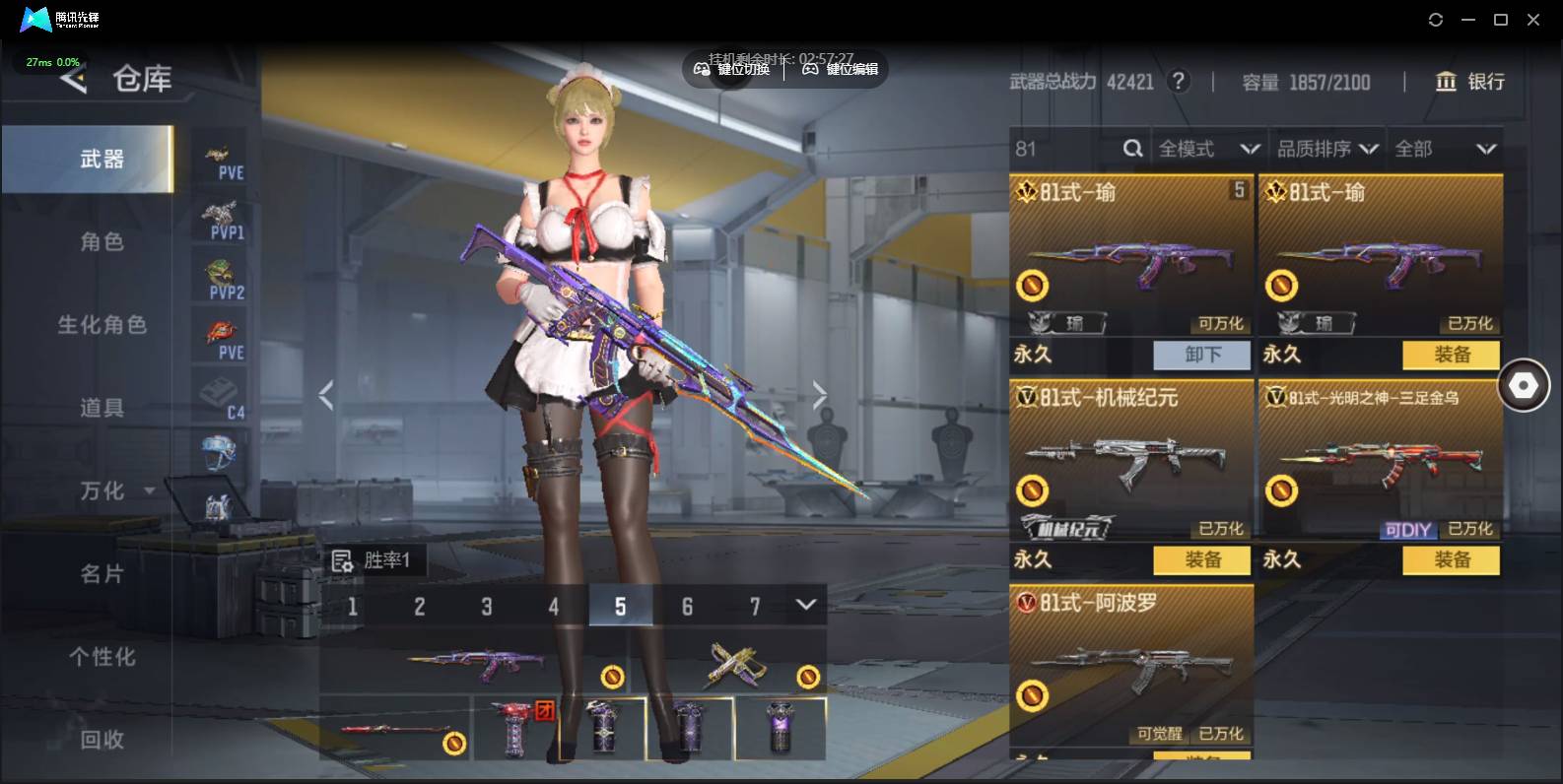This screenshot has height=784, width=1563.
Task: Select loadout slot number 6
Action: [687, 606]
